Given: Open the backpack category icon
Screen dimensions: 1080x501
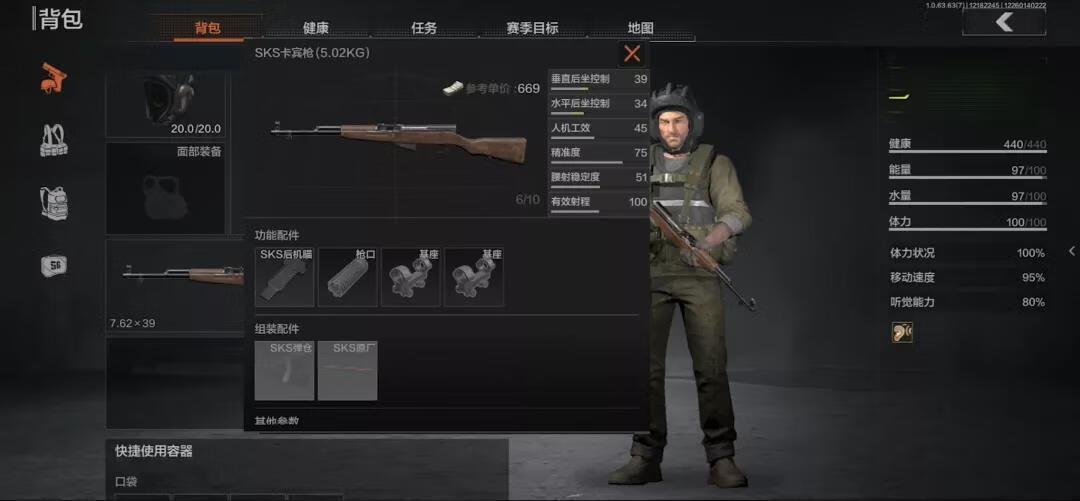Looking at the screenshot, I should (54, 203).
